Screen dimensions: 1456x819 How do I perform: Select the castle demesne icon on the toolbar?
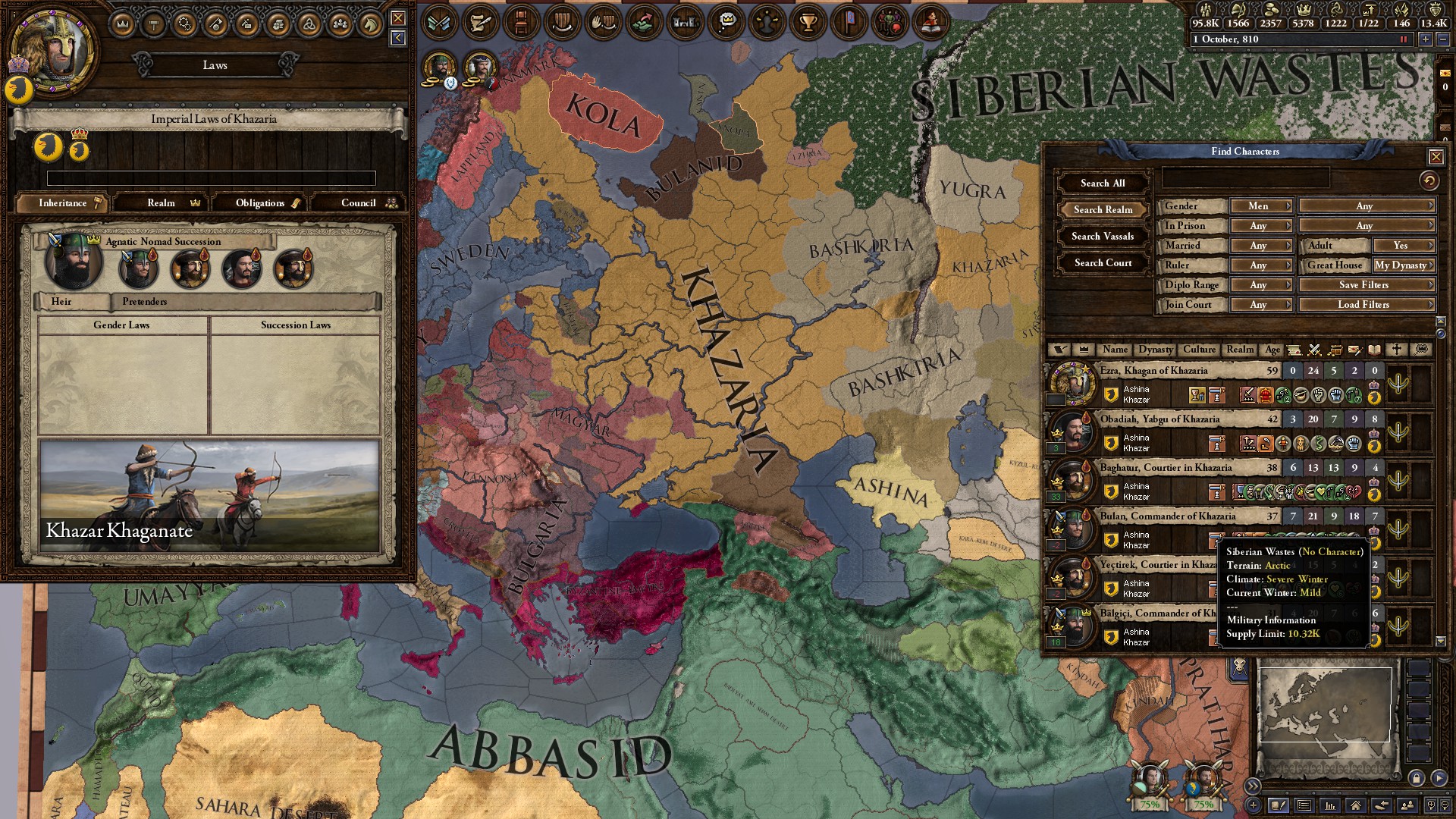pyautogui.click(x=686, y=23)
